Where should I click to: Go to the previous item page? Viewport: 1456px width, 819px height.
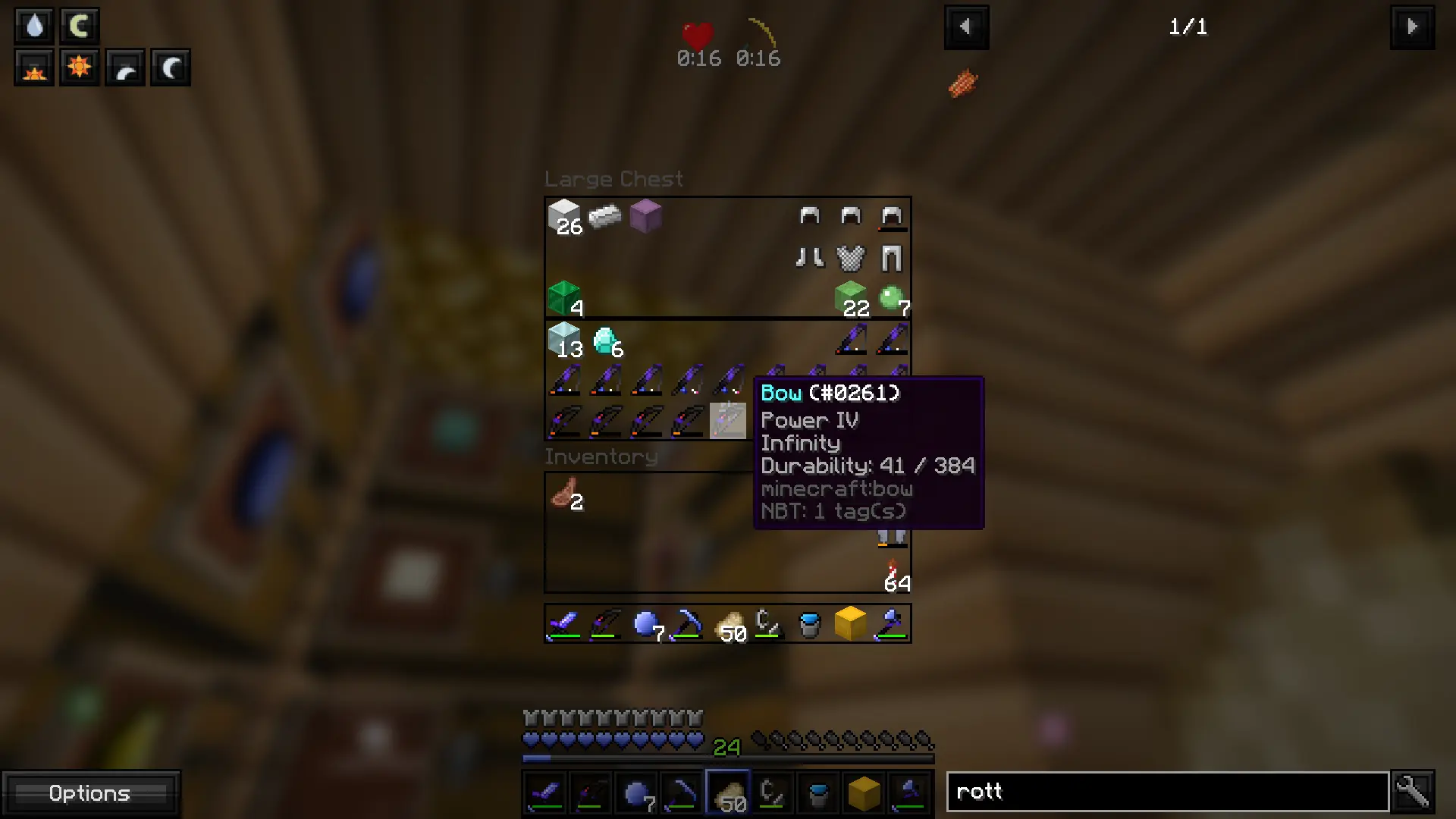click(x=965, y=27)
